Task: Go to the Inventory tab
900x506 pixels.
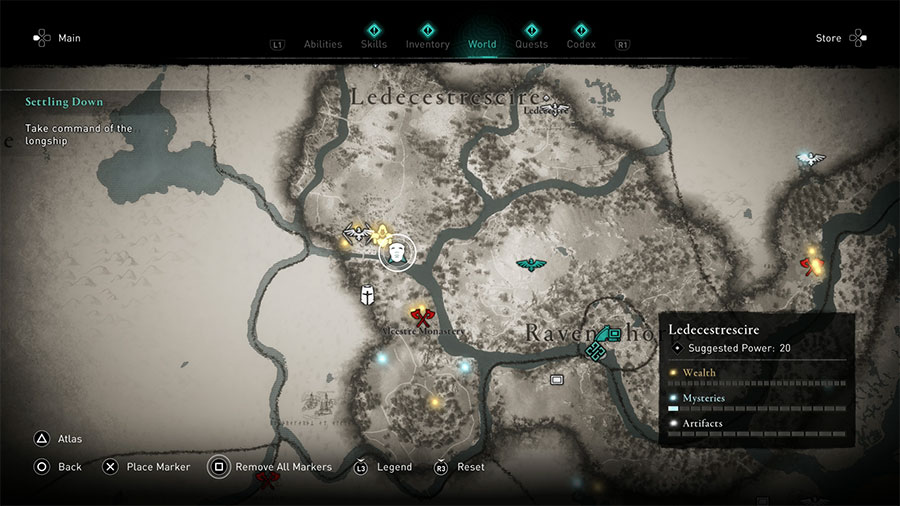Action: [x=427, y=44]
